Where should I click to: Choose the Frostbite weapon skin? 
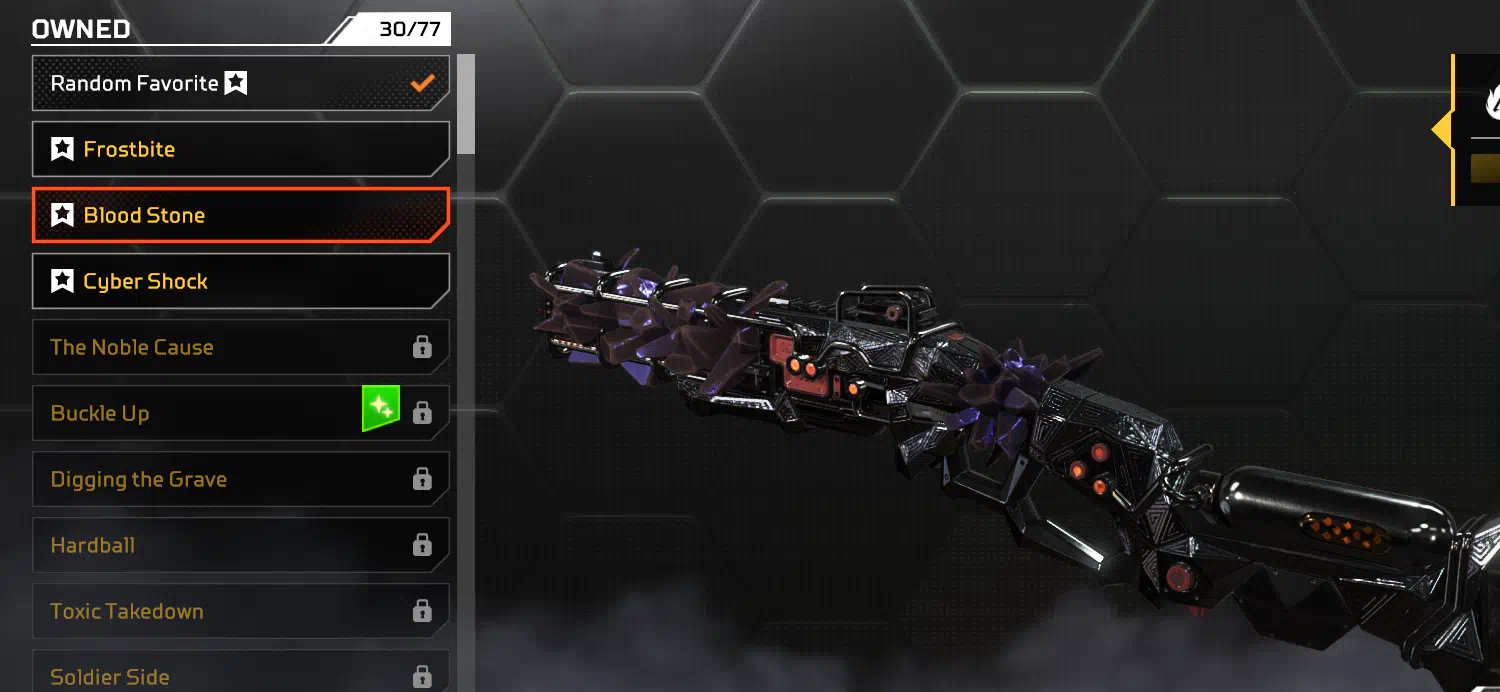pyautogui.click(x=240, y=149)
